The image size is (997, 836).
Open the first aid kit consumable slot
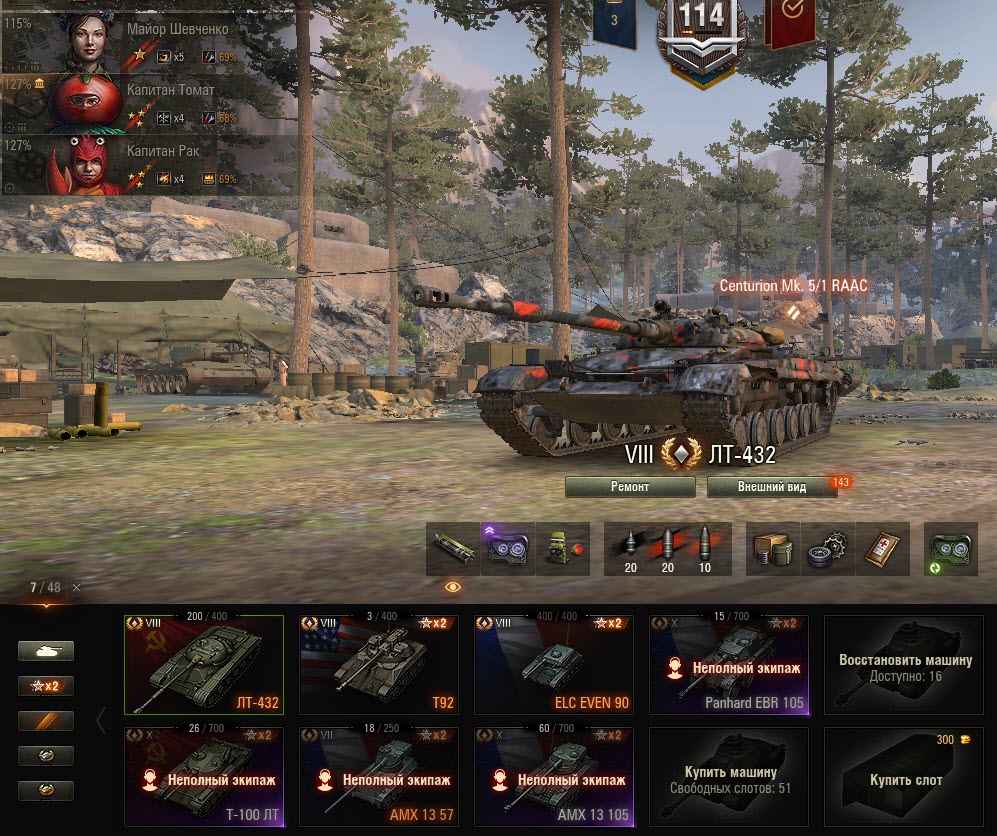[x=883, y=549]
